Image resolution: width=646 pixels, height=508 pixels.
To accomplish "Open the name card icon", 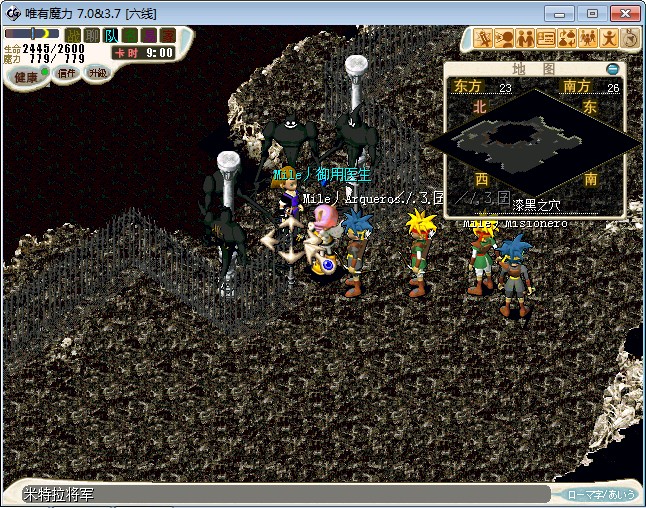I will 546,39.
